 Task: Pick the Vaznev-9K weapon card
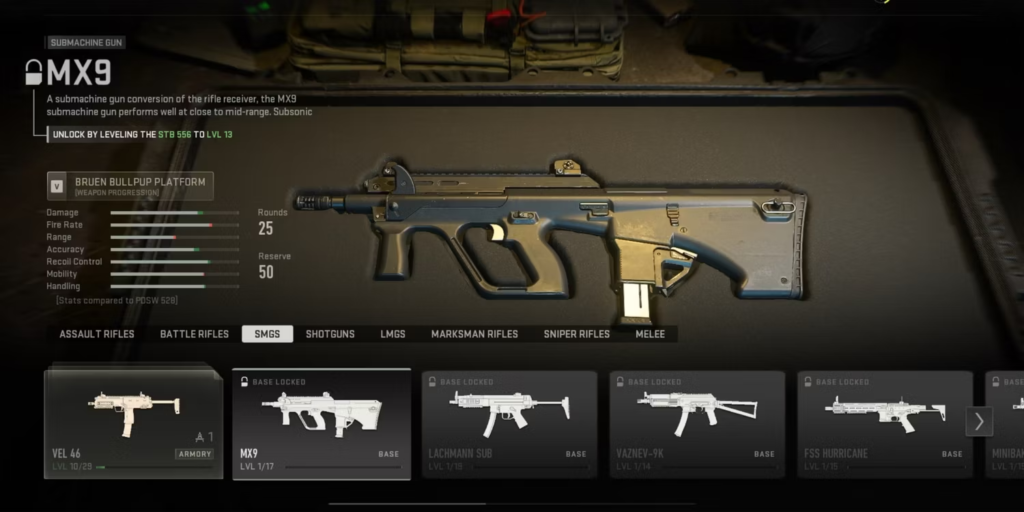697,421
